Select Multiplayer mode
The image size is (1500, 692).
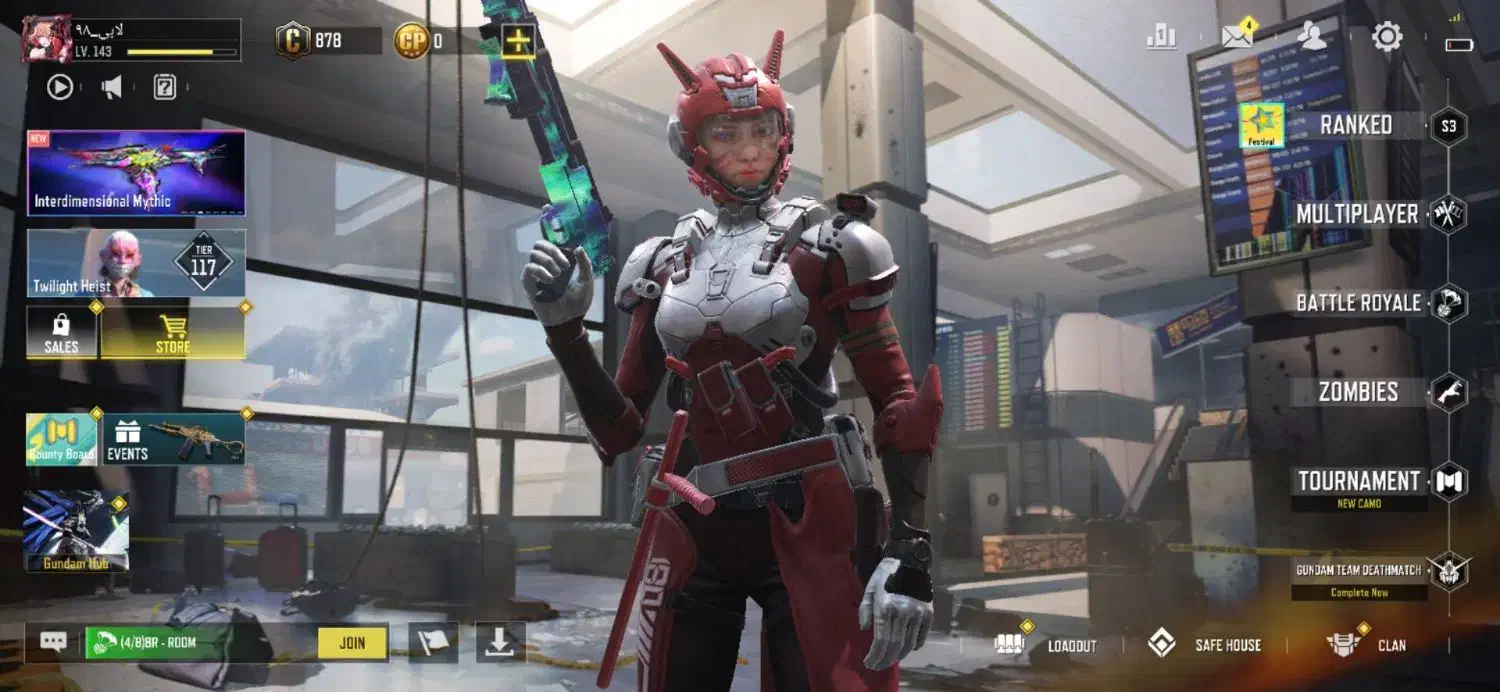(1357, 214)
